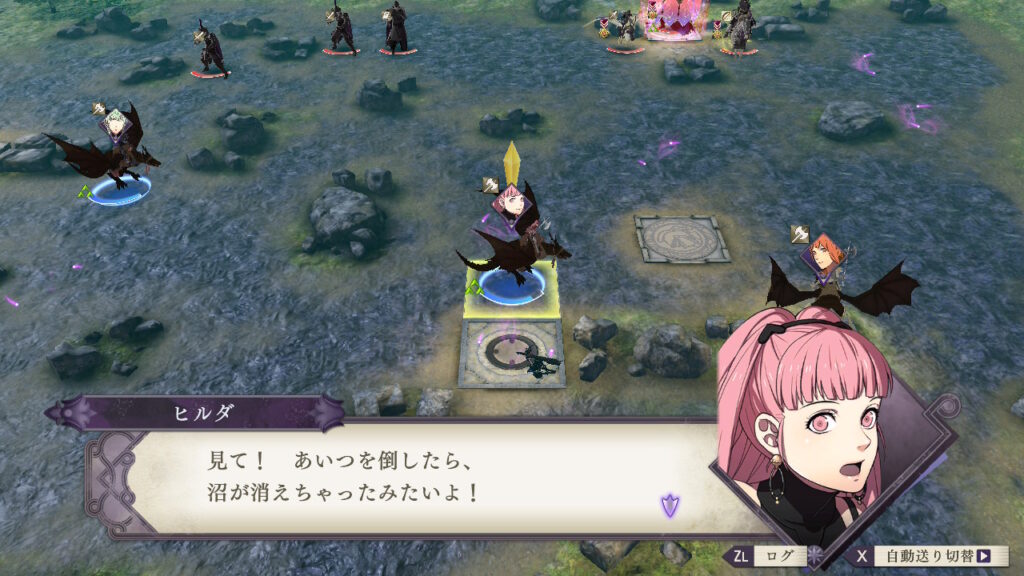Advance dialogue with the purple arrow indicator

tap(669, 505)
